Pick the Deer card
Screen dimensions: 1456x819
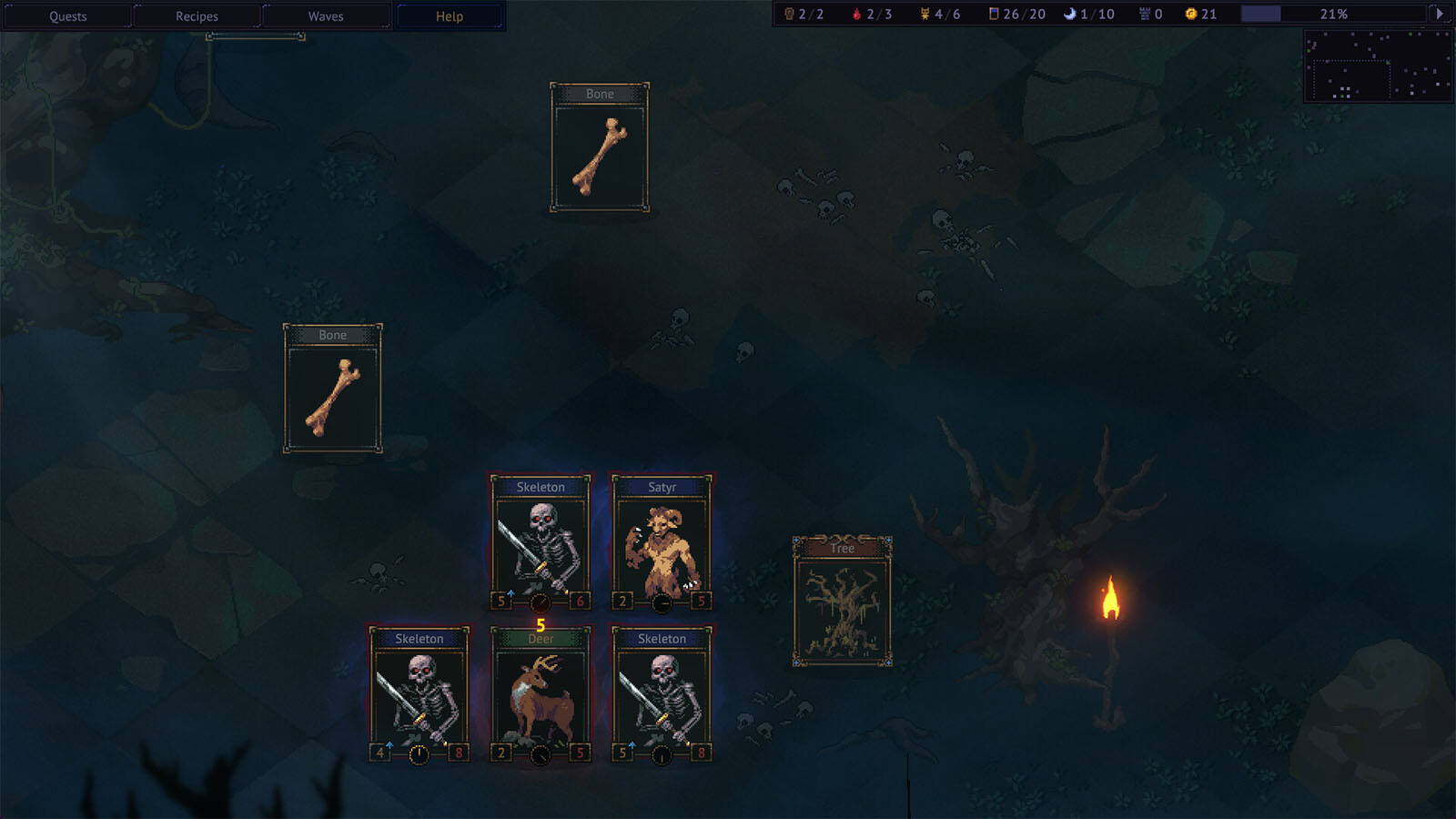pos(541,695)
